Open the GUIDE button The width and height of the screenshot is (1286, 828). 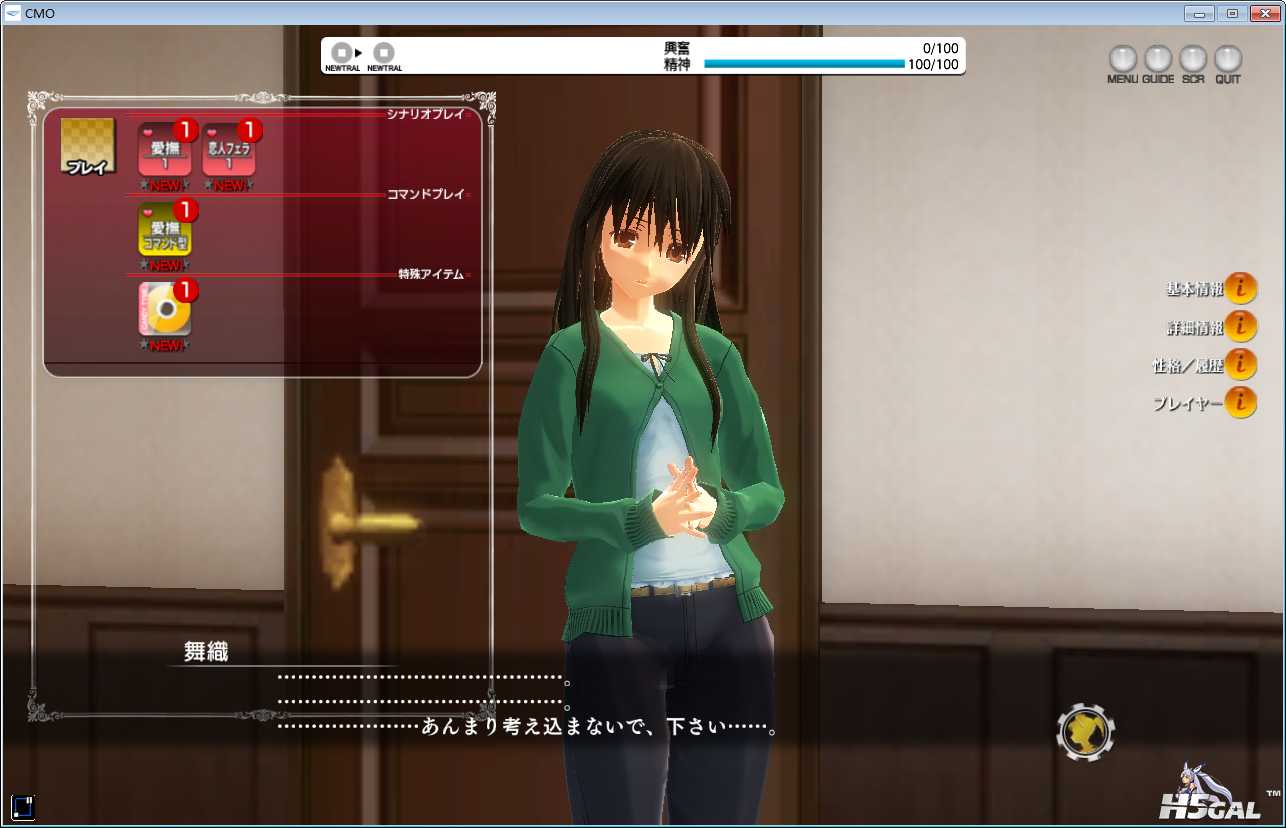tap(1158, 59)
